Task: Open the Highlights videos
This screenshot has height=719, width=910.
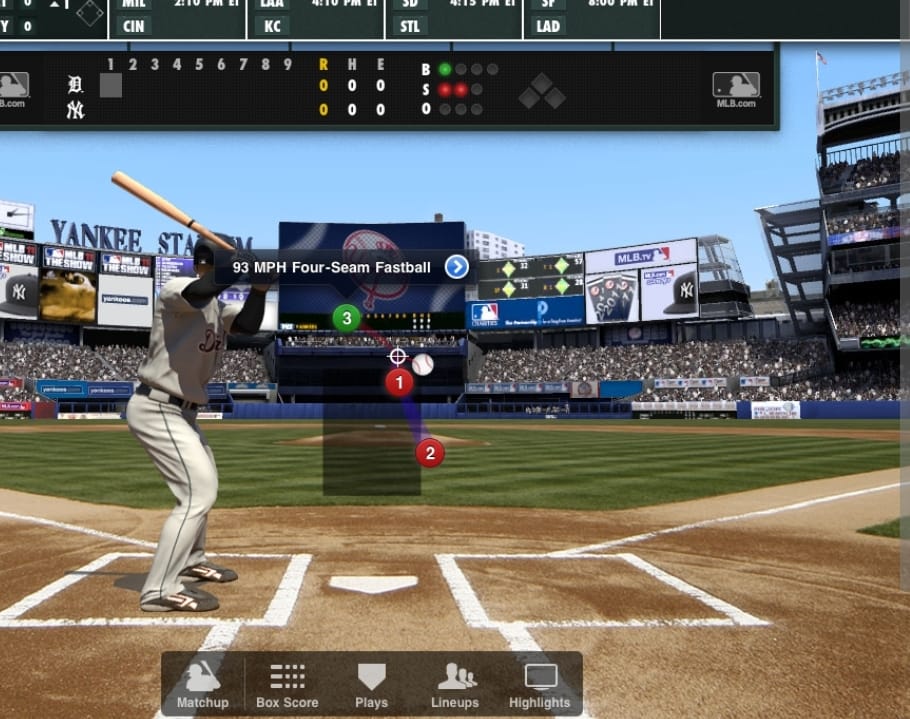Action: click(540, 685)
